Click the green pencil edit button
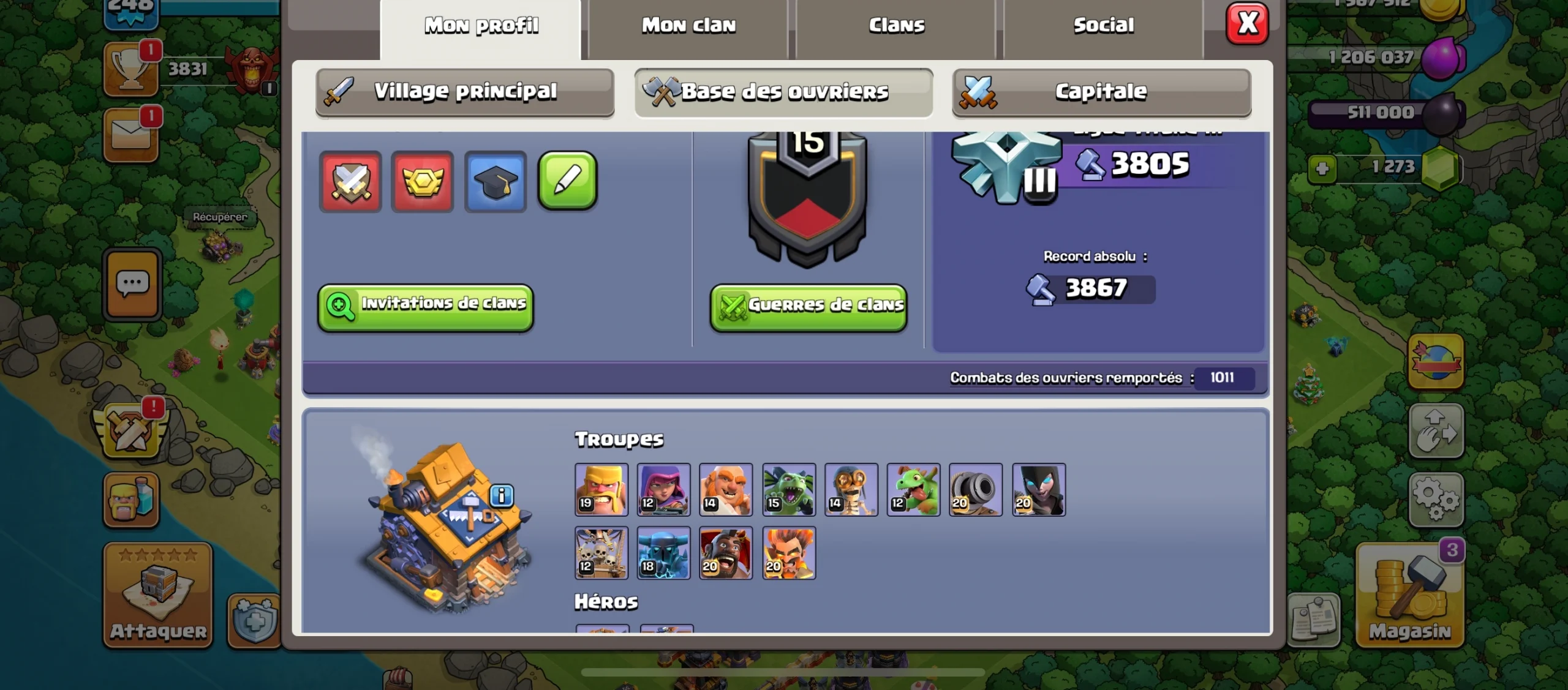 [x=567, y=181]
